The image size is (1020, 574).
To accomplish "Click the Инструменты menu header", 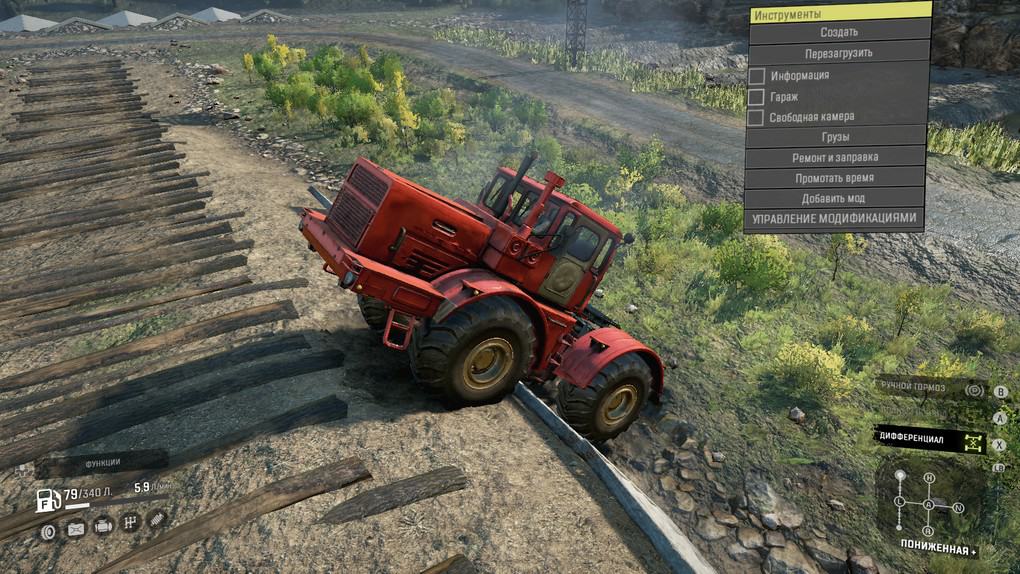I will click(838, 13).
